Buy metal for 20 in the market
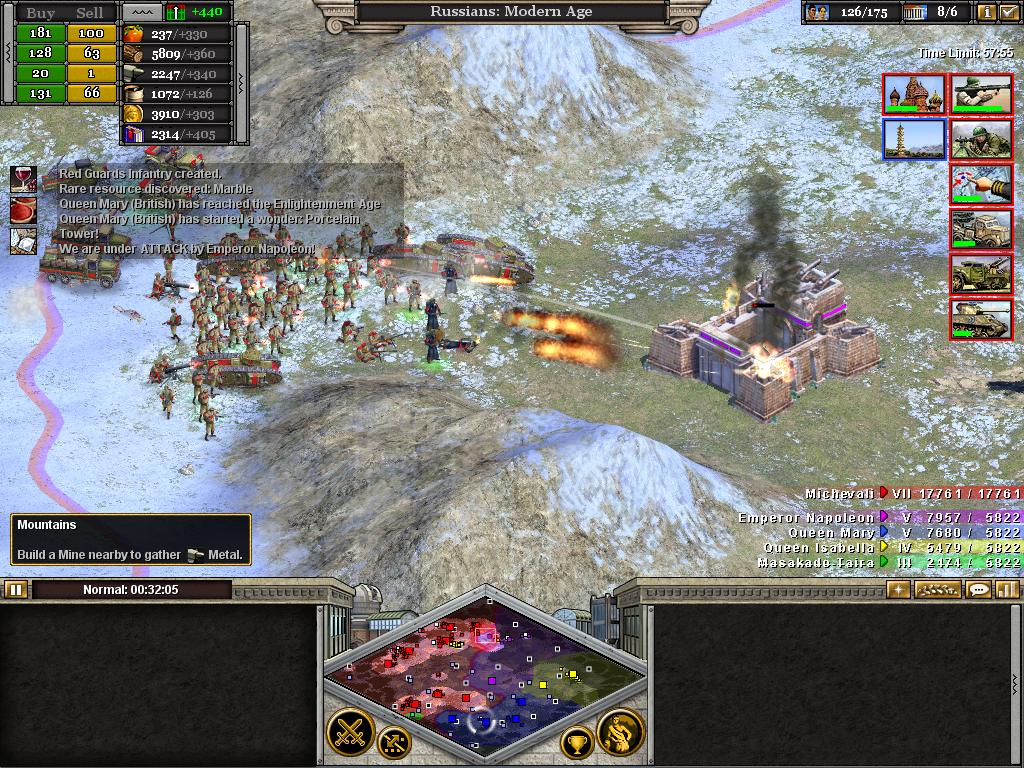The image size is (1024, 768). tap(39, 73)
